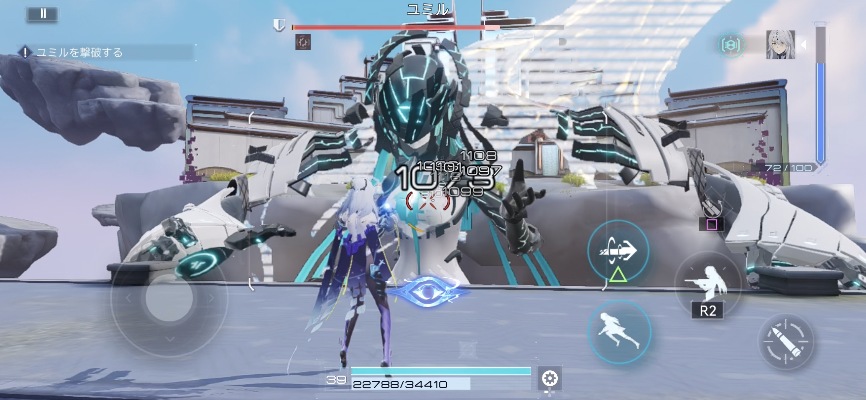Image resolution: width=866 pixels, height=400 pixels.
Task: Pause the game with the pause button
Action: point(42,14)
